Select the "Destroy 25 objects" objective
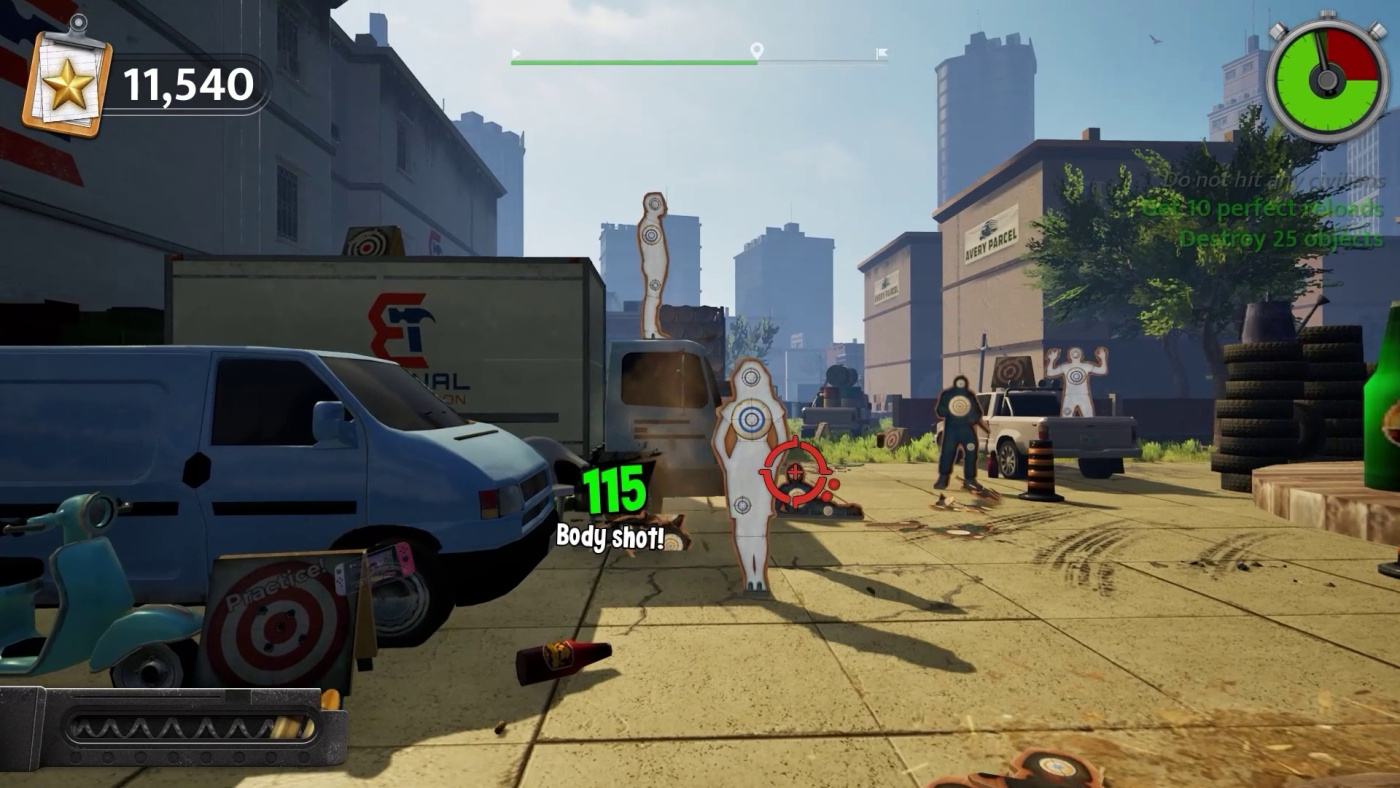 [1281, 239]
